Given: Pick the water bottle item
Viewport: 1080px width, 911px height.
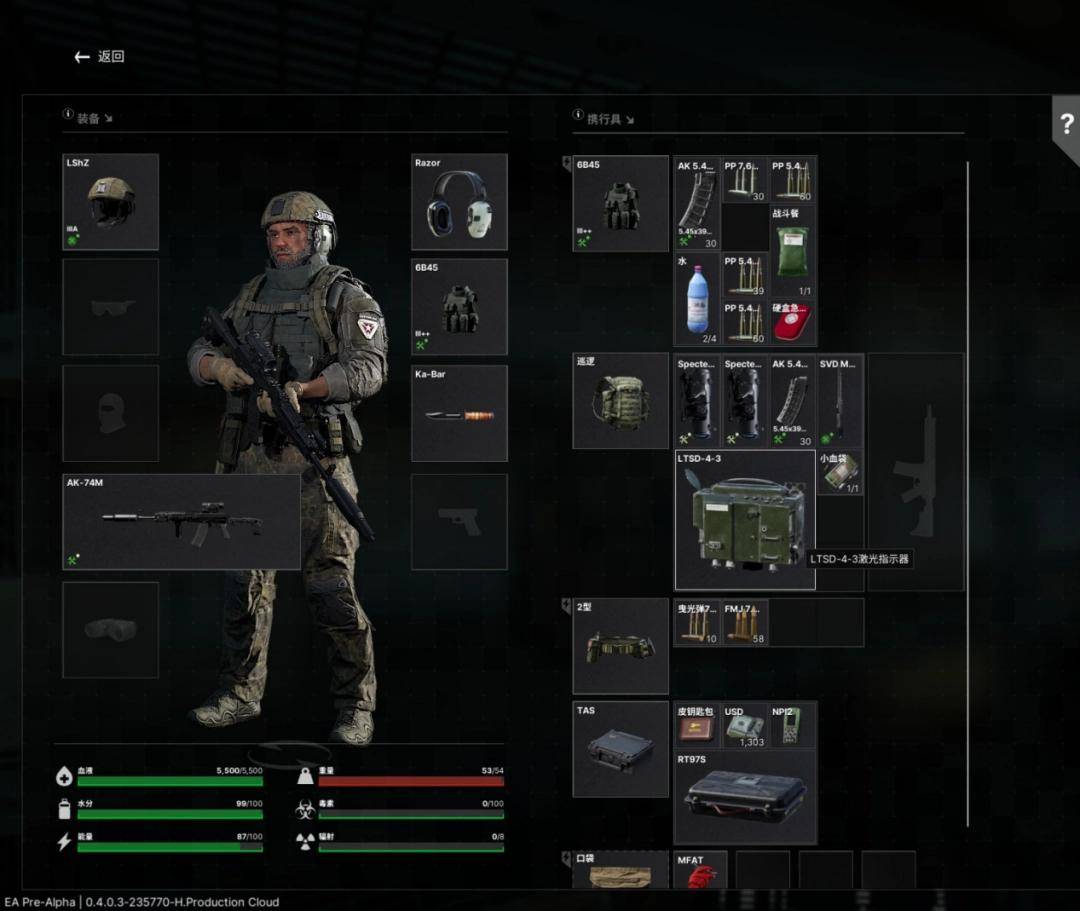Looking at the screenshot, I should click(697, 299).
